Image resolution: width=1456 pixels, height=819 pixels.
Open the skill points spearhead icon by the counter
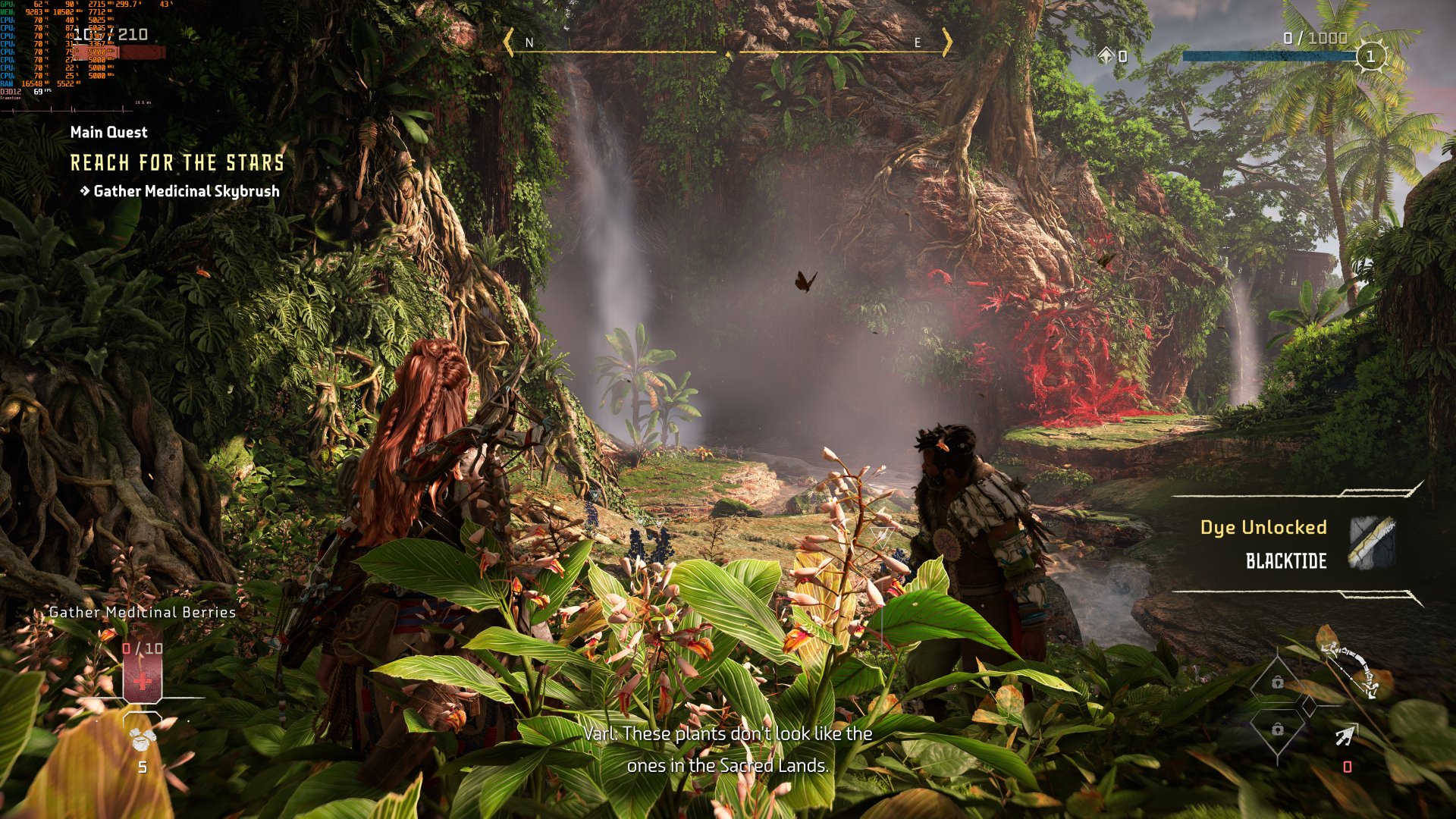(1107, 55)
